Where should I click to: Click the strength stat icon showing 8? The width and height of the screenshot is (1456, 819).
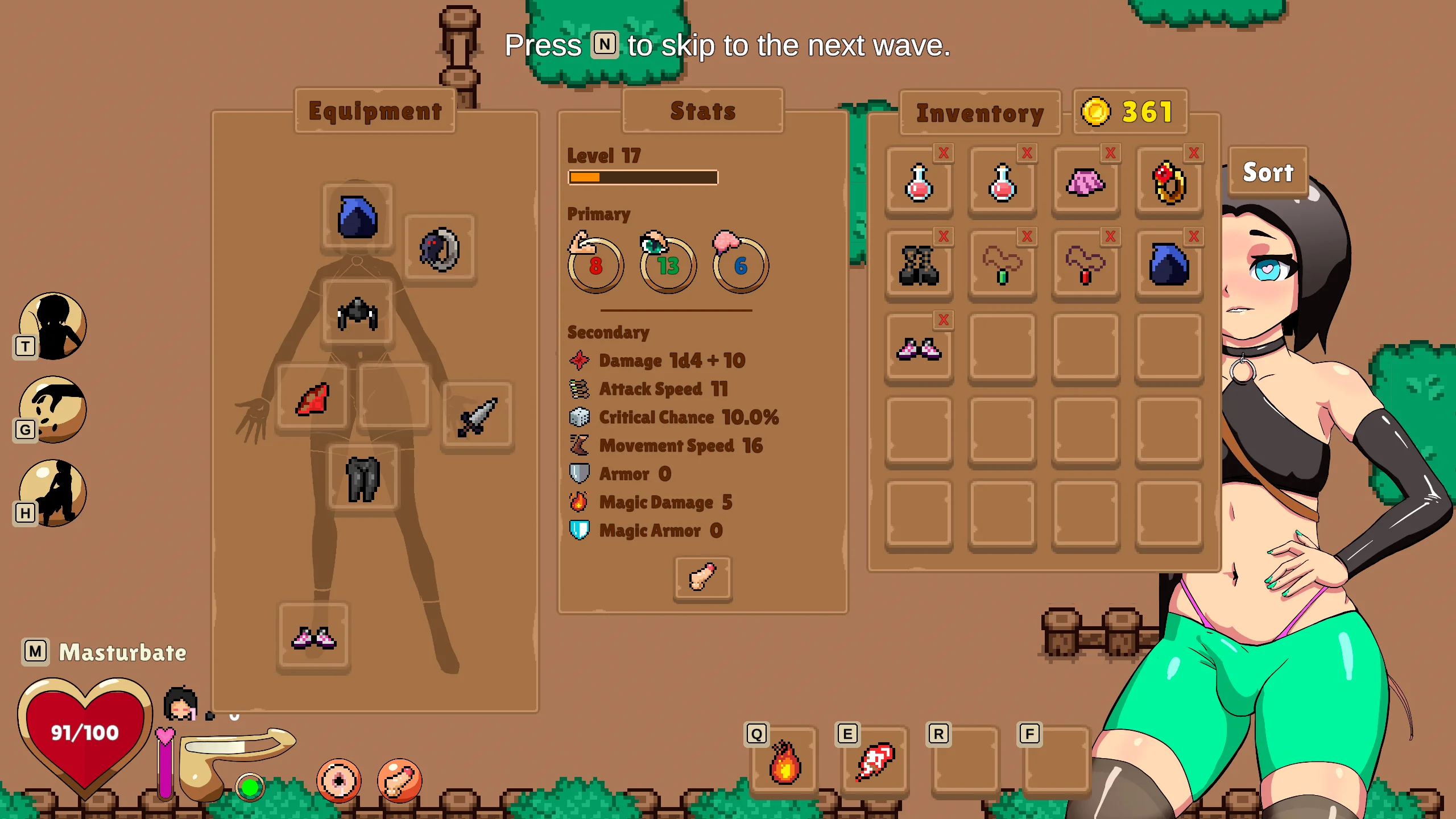point(595,264)
